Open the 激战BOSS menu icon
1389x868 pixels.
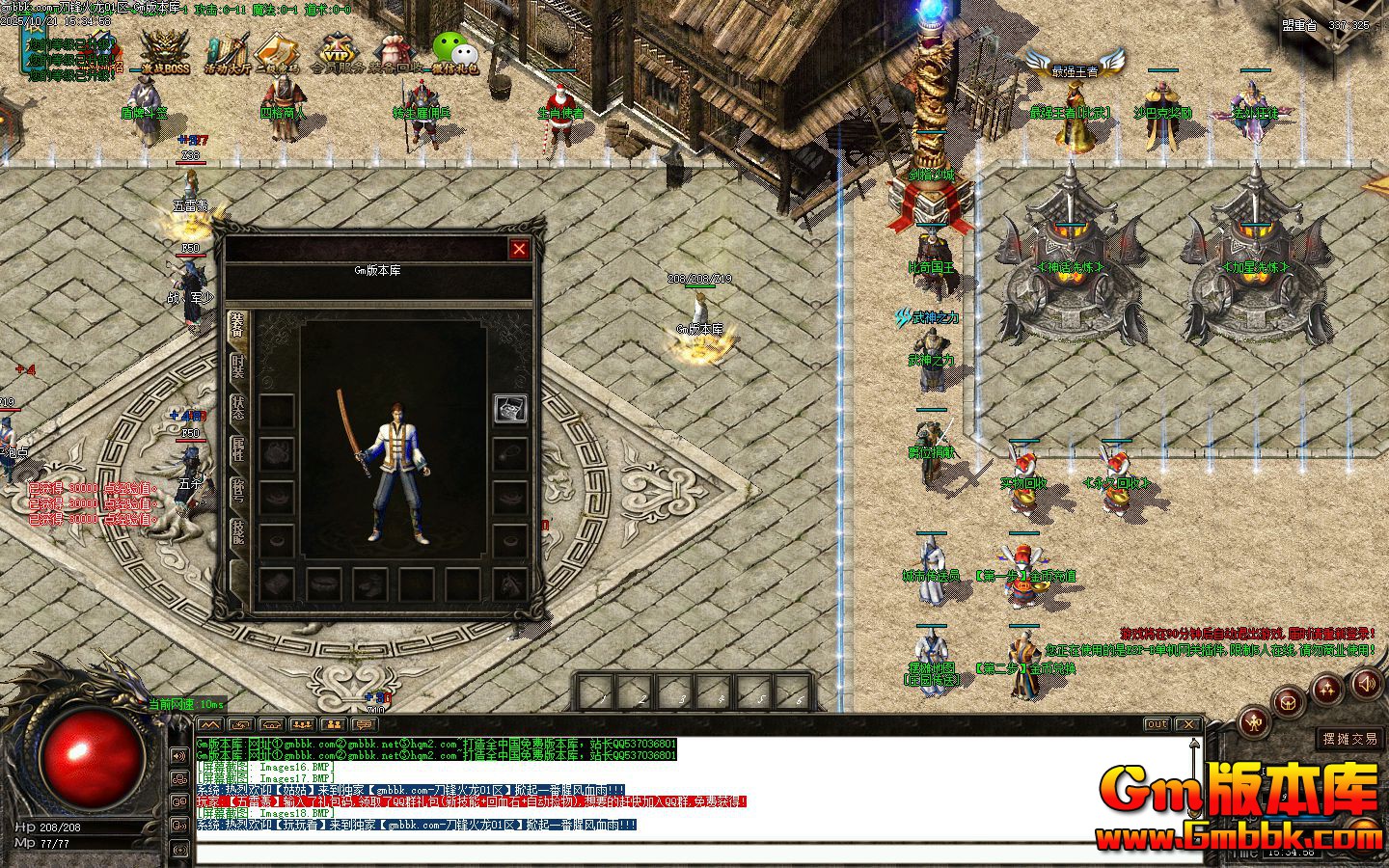click(x=165, y=52)
